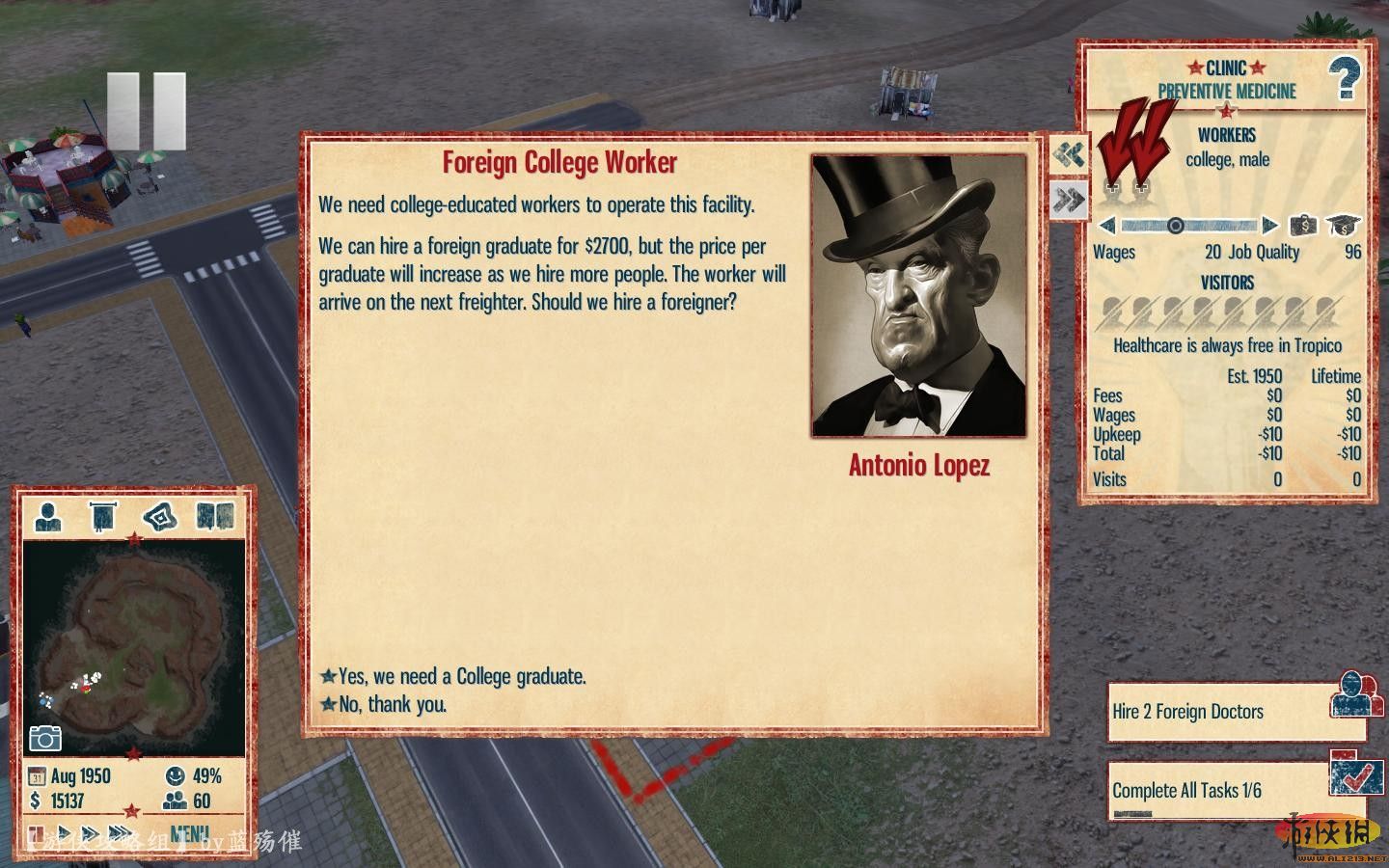Increase wages with the right arrow
1389x868 pixels.
click(x=1269, y=226)
